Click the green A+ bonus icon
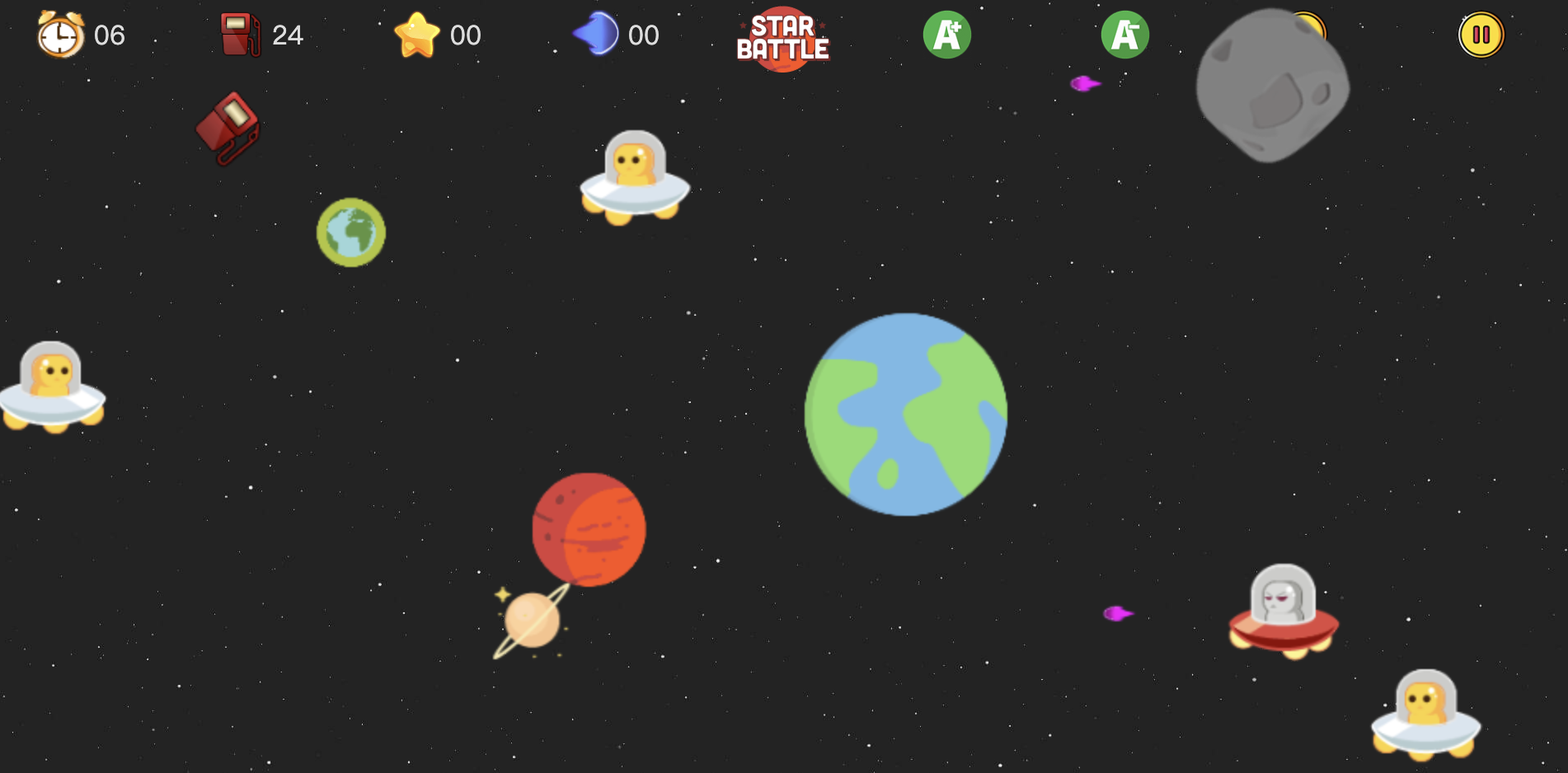This screenshot has height=773, width=1568. point(946,34)
